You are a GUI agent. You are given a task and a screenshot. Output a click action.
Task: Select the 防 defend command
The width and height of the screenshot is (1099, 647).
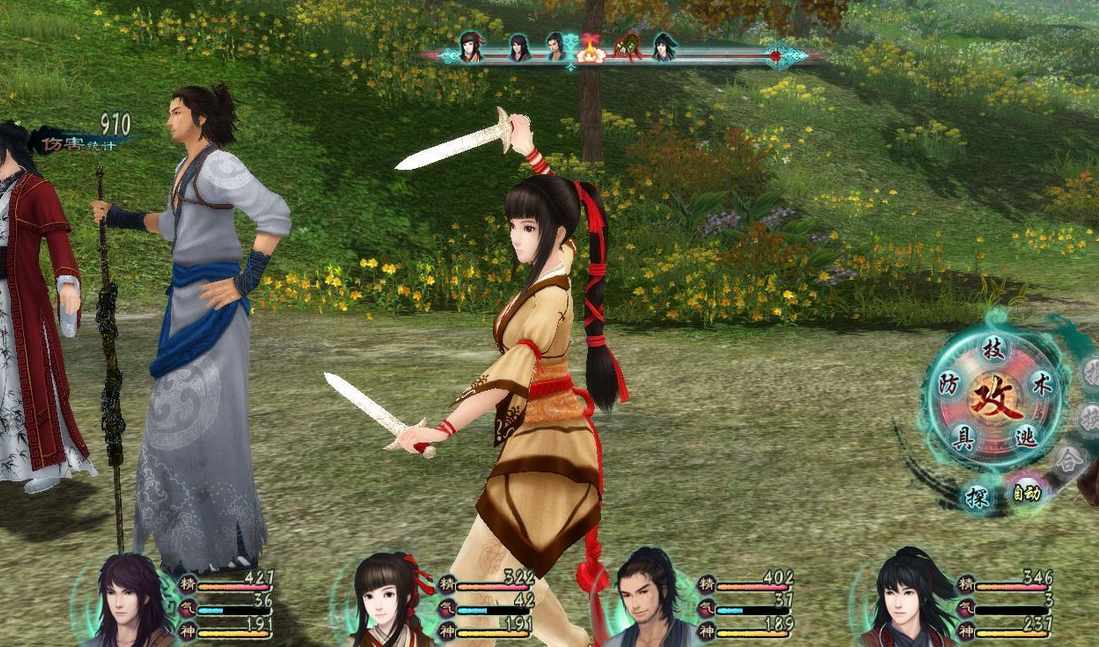pos(948,384)
